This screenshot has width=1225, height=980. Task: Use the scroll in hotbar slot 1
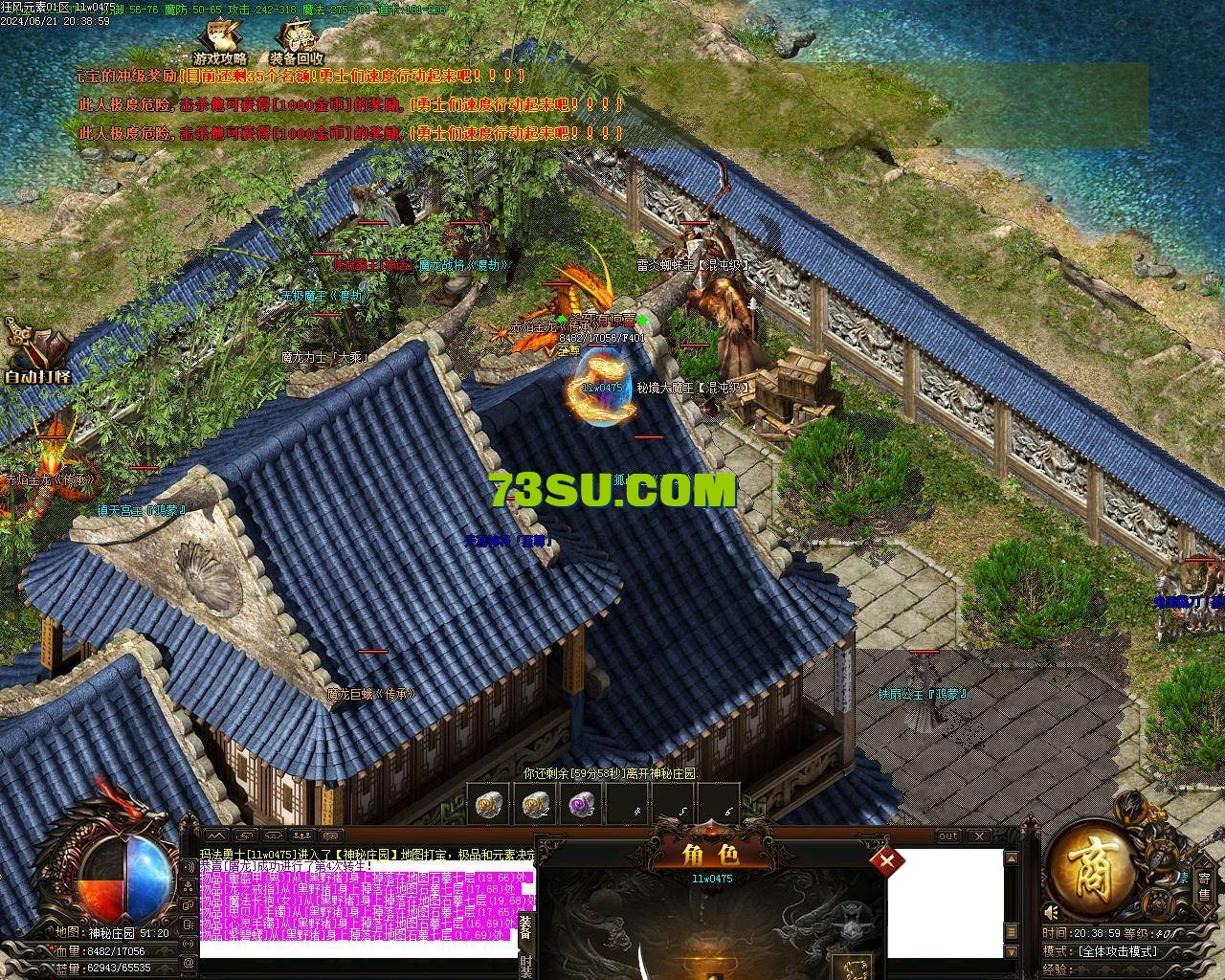tap(489, 806)
